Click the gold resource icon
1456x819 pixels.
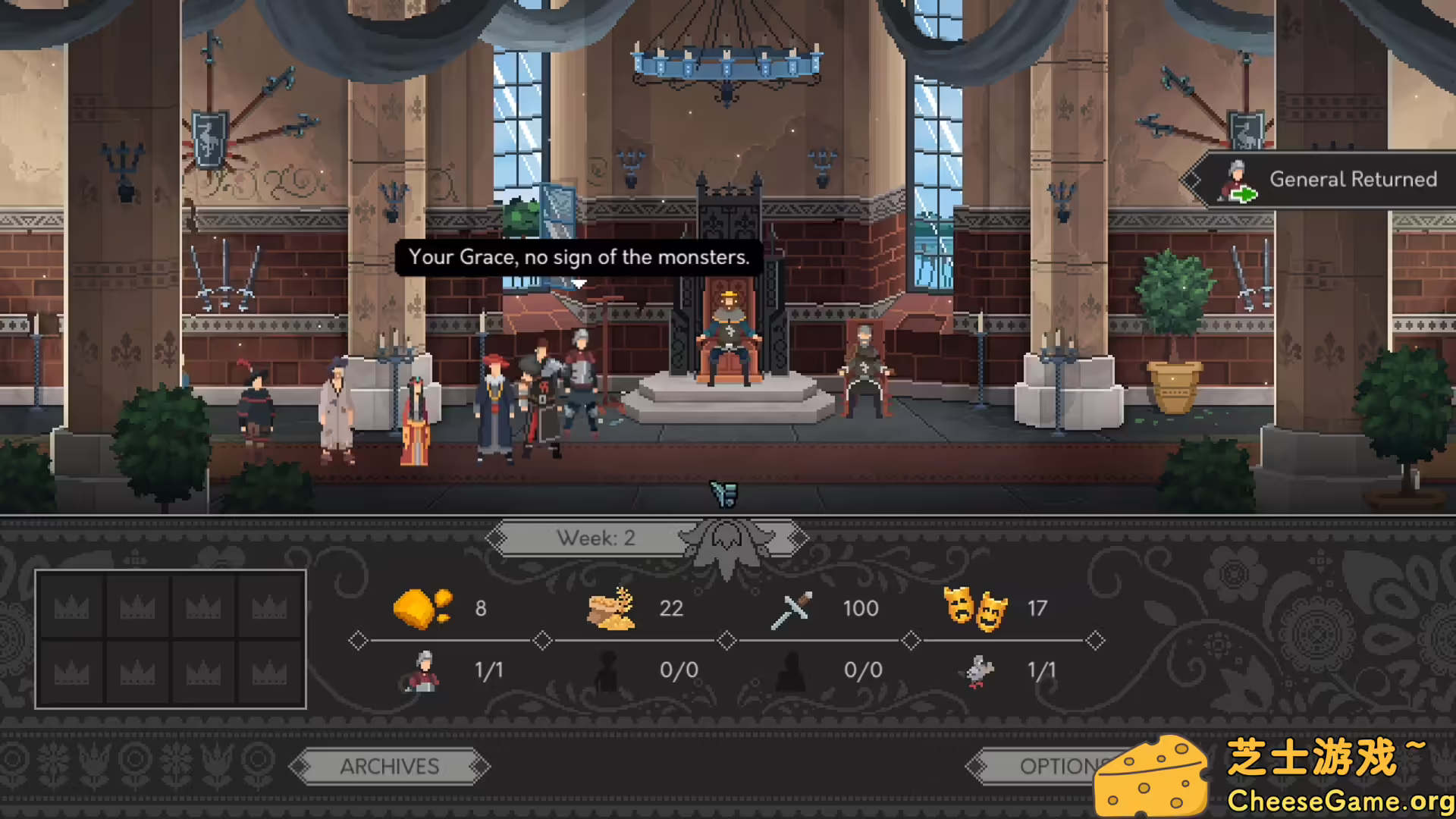pyautogui.click(x=422, y=608)
